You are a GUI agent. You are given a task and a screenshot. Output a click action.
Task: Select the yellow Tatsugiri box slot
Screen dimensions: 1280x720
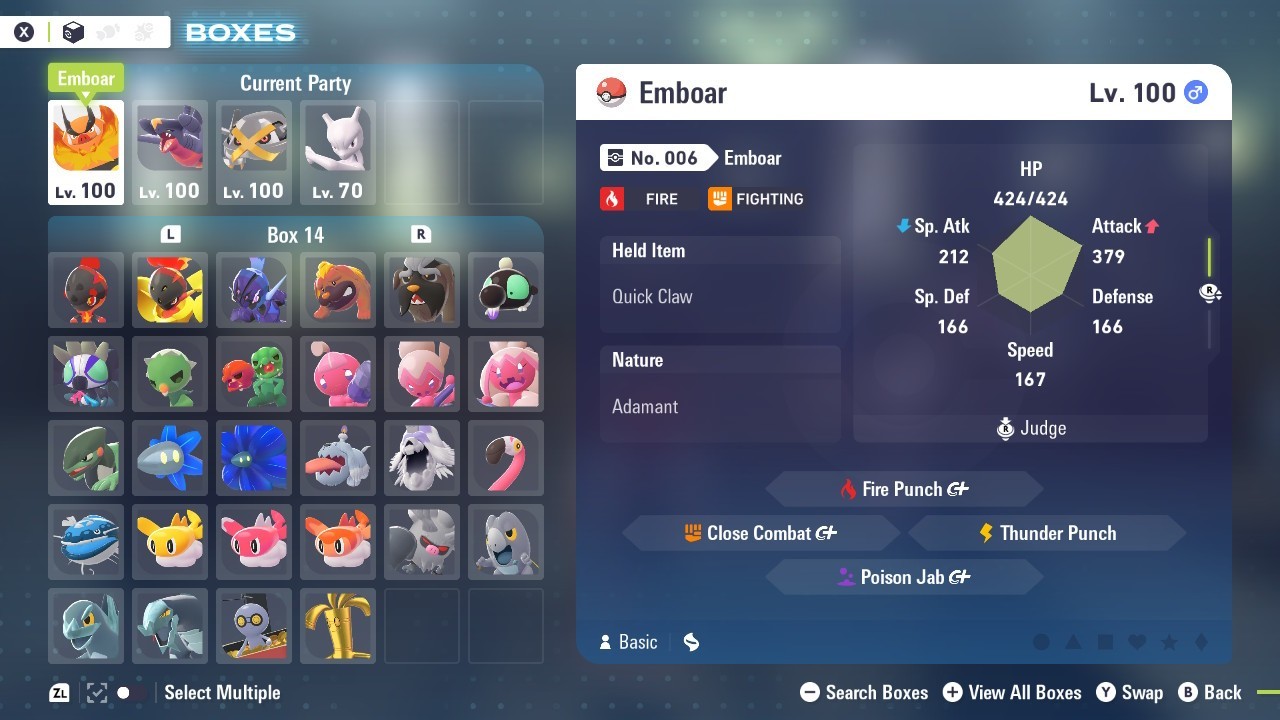[170, 542]
